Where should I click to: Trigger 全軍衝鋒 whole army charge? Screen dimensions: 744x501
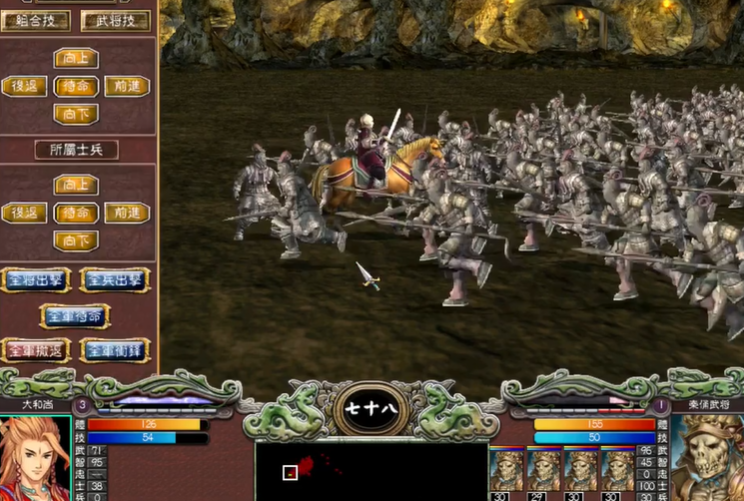click(115, 350)
